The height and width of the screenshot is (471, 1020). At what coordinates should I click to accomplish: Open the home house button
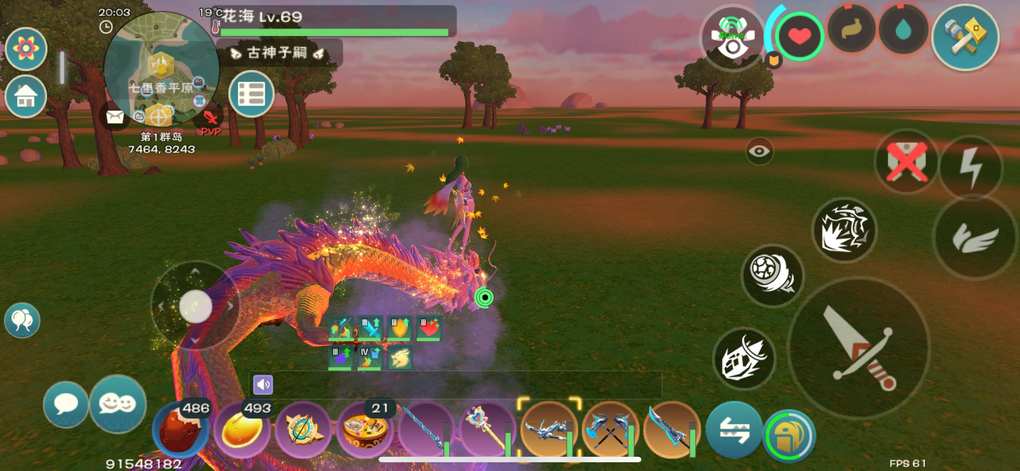point(26,96)
